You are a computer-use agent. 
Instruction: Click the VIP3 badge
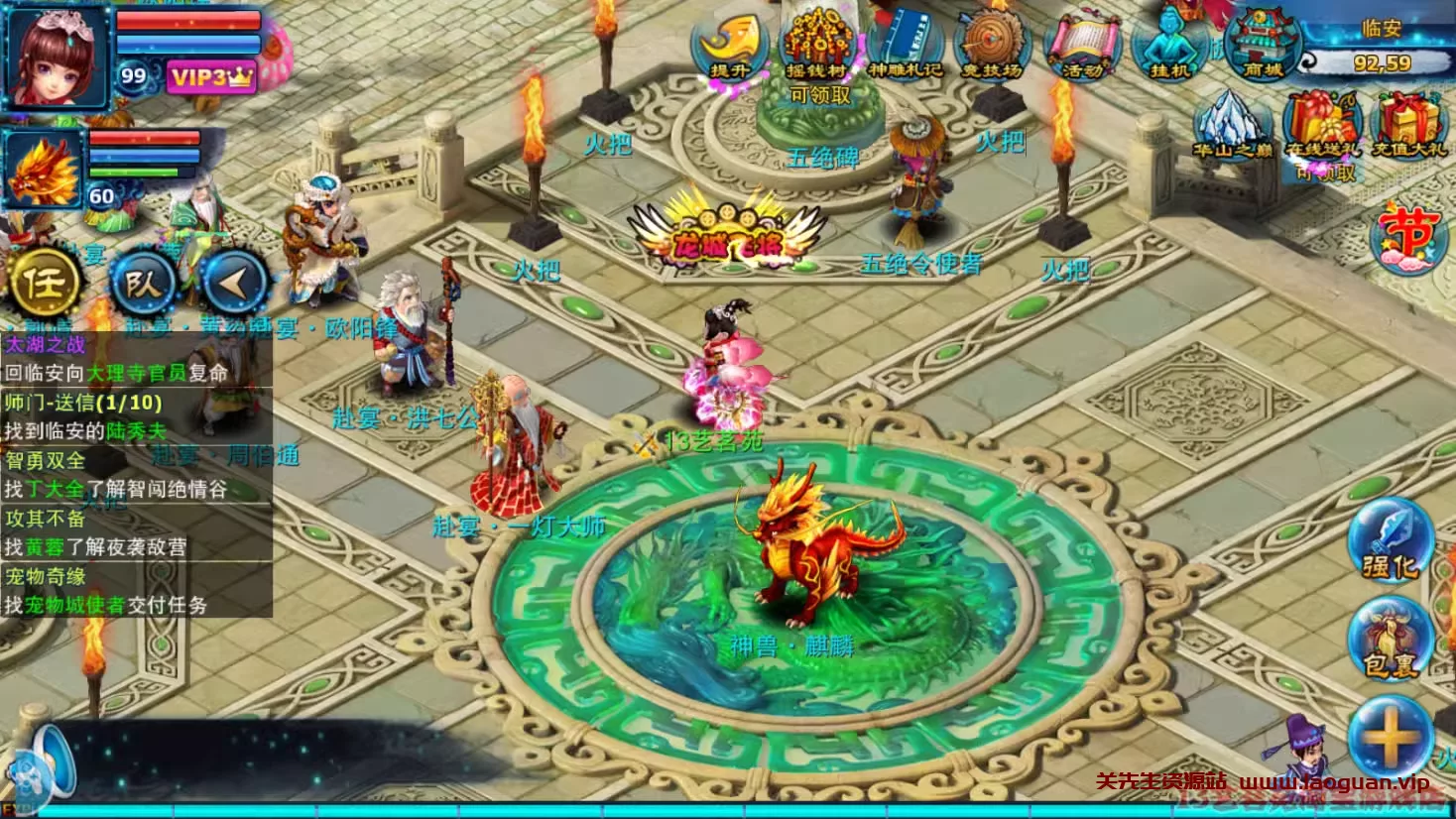210,77
